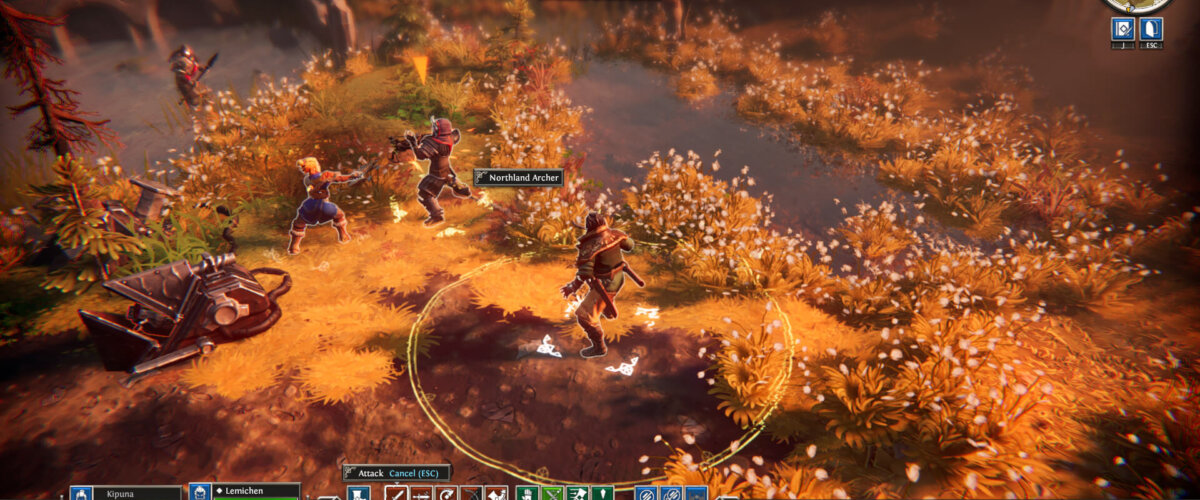Open the game menu via the door icon
This screenshot has width=1200, height=500.
point(1150,29)
